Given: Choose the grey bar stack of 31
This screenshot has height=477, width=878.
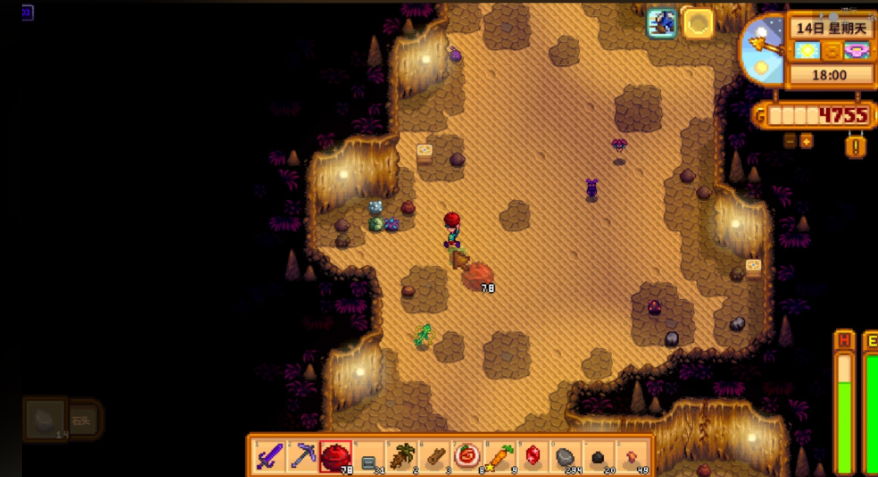Looking at the screenshot, I should [x=368, y=456].
